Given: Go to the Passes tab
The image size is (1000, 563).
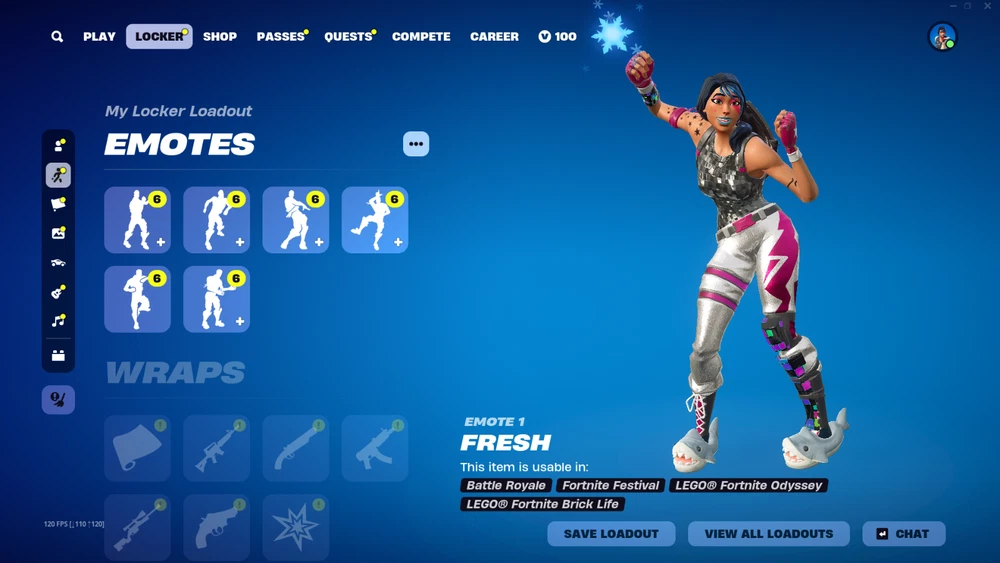Looking at the screenshot, I should pos(280,37).
